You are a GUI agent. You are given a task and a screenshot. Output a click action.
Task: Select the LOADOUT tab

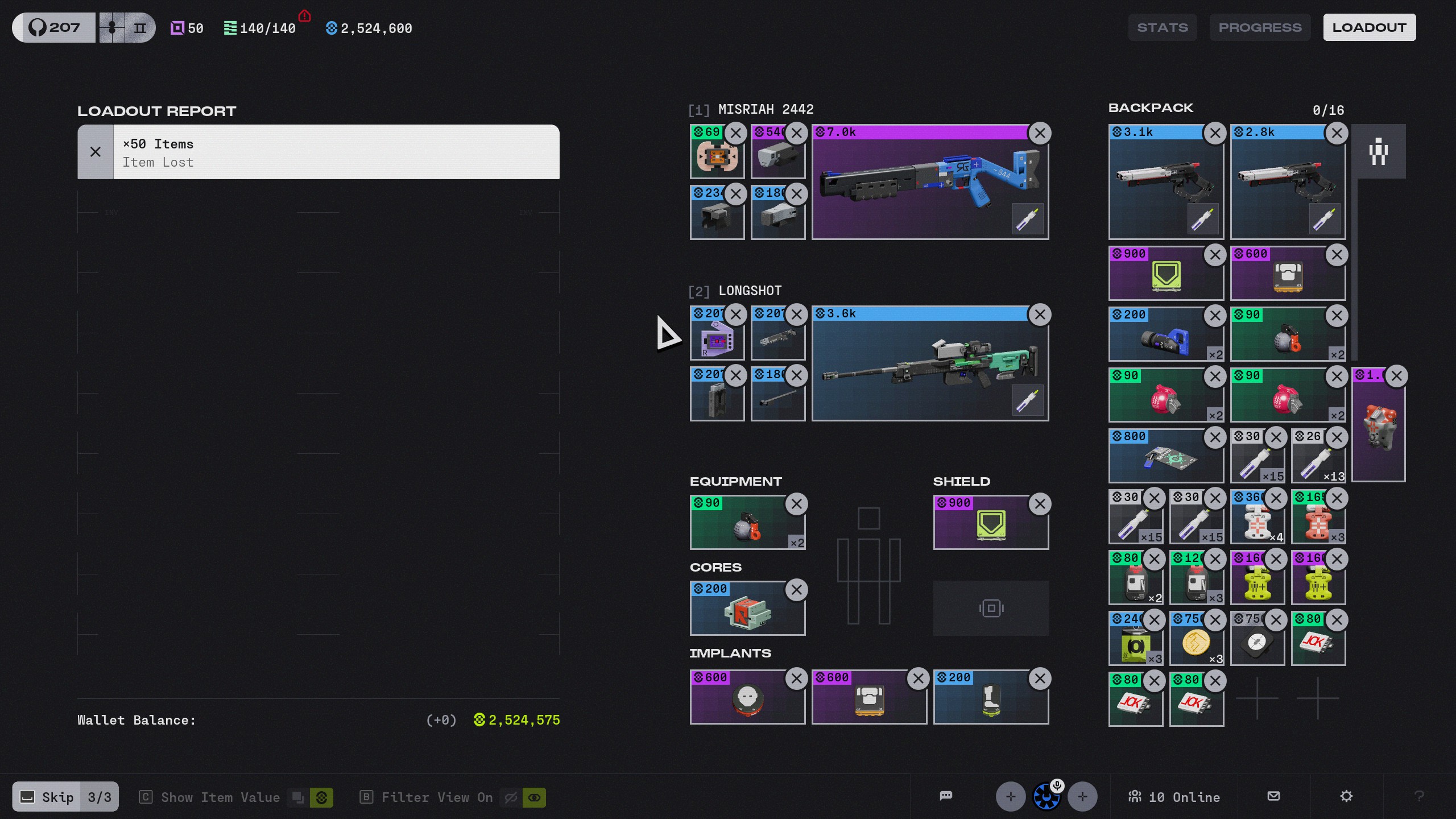1369,27
